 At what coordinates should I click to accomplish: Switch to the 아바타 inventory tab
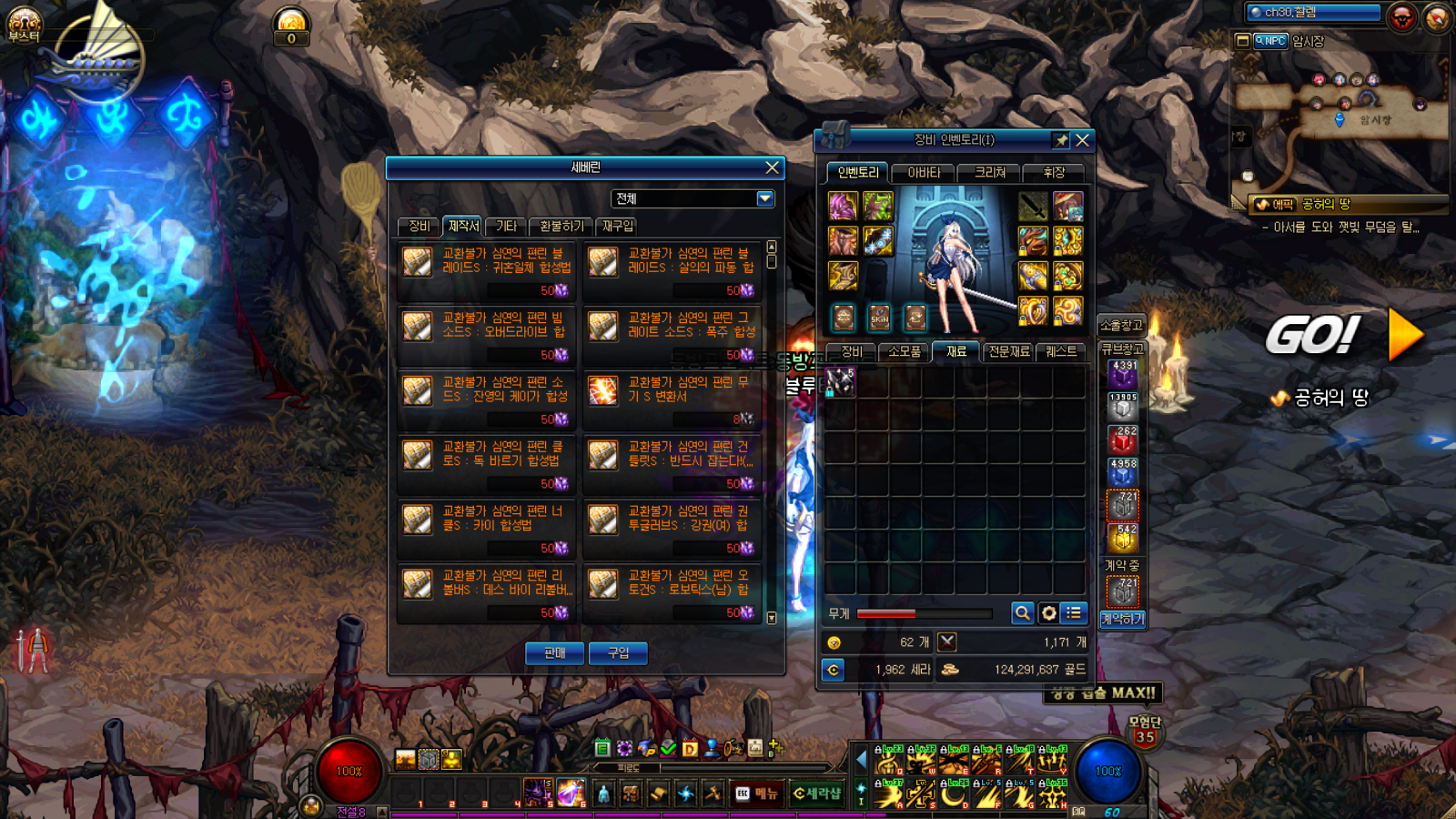click(923, 172)
